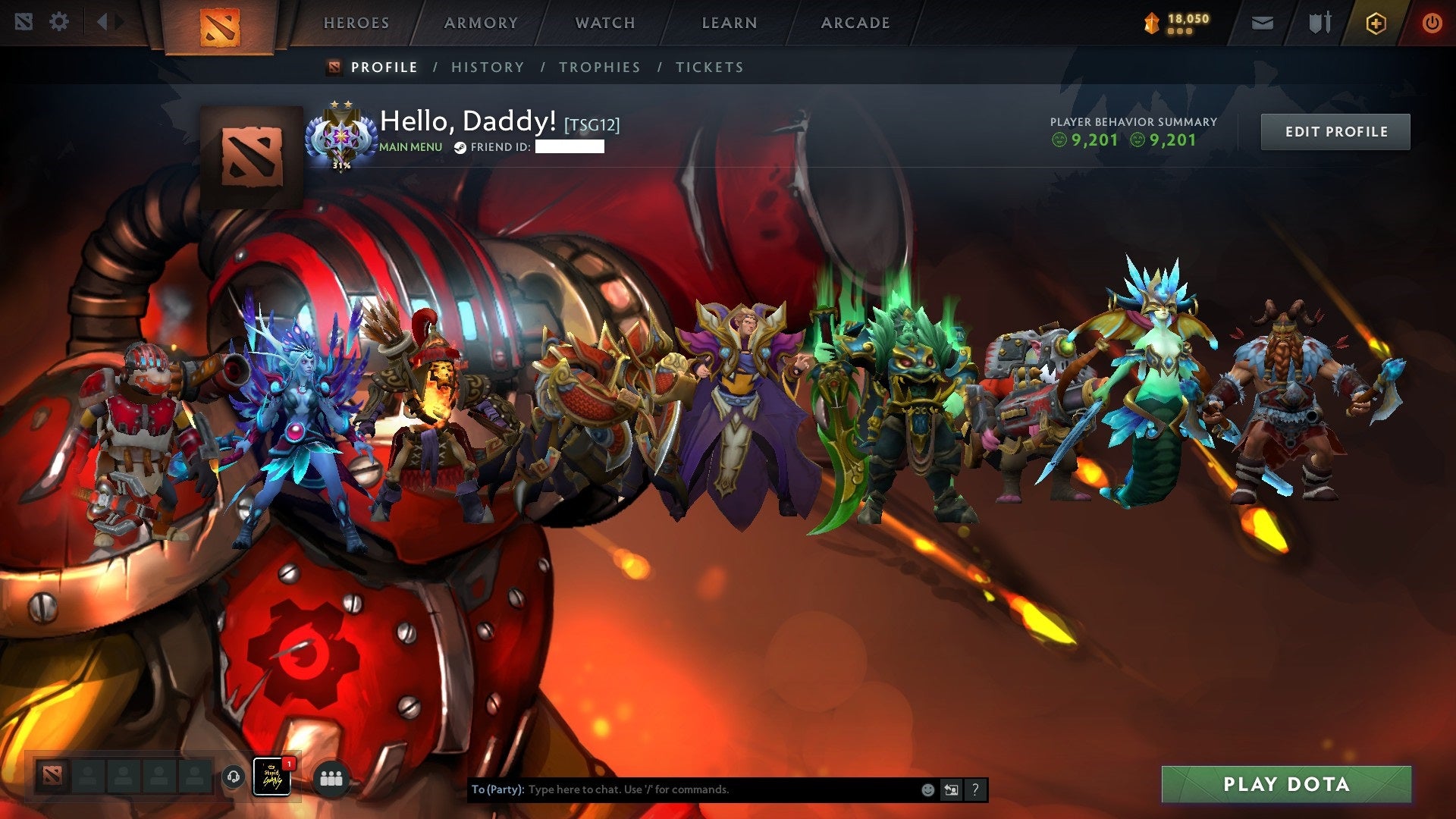Select the Dota 2 logo in the top bar
Viewport: 1456px width, 819px height.
[x=220, y=23]
